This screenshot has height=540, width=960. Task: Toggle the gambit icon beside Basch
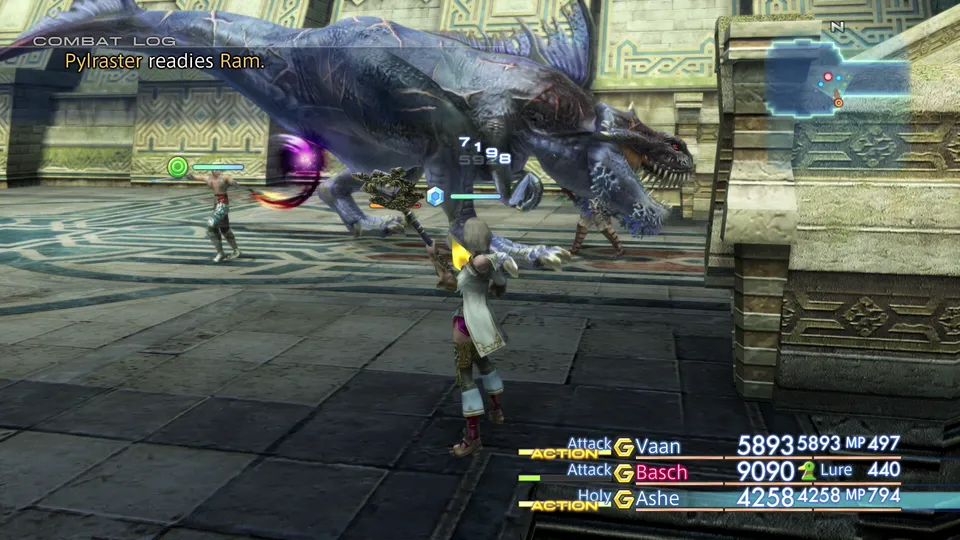click(624, 472)
